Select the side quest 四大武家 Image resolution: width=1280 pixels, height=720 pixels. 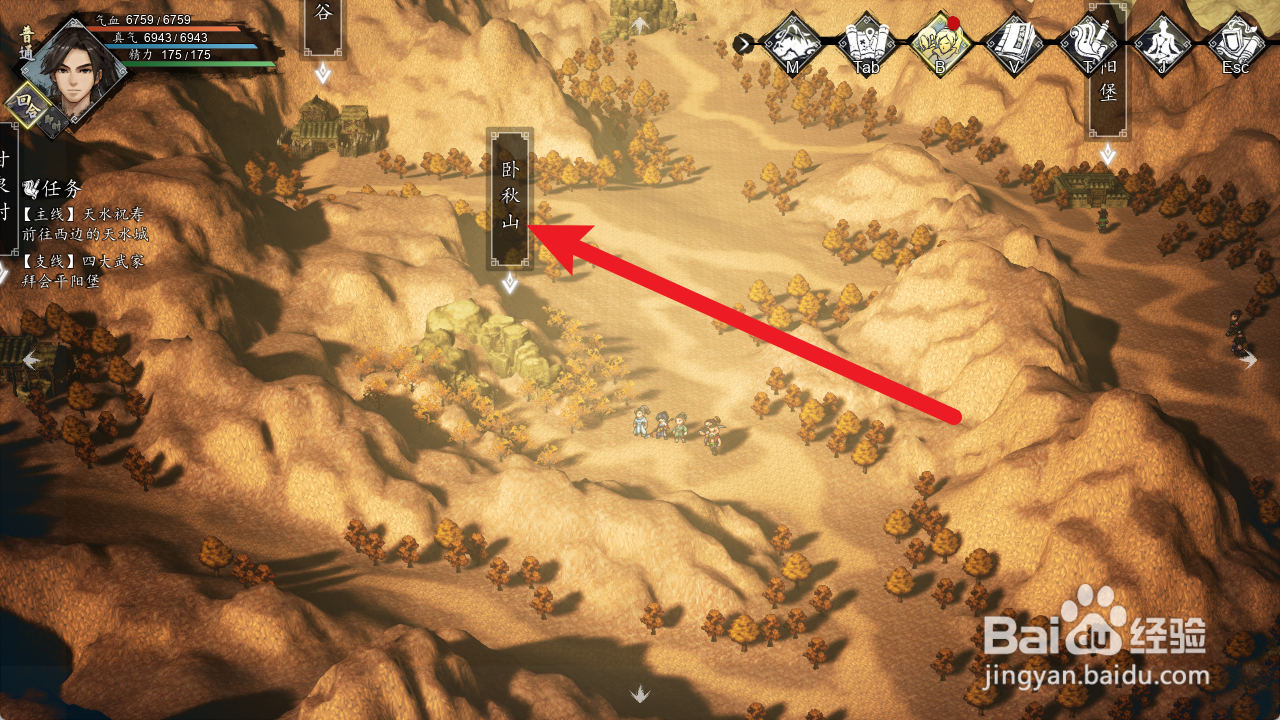(x=83, y=261)
